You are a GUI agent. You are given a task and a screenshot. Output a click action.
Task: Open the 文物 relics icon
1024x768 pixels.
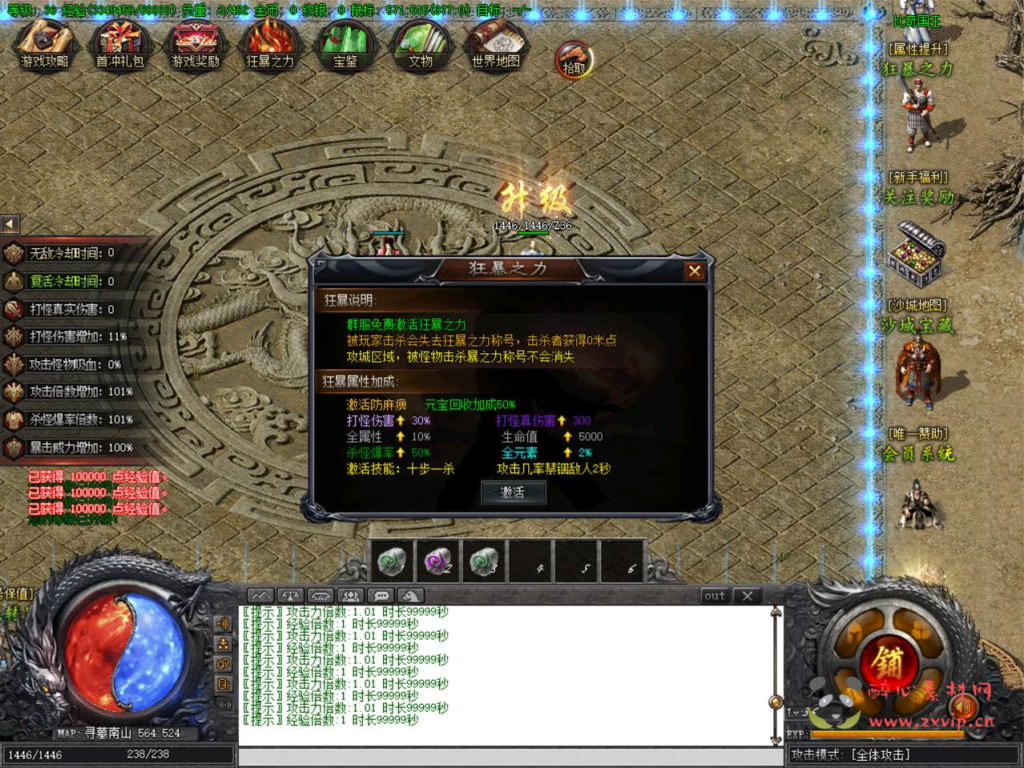tap(420, 44)
